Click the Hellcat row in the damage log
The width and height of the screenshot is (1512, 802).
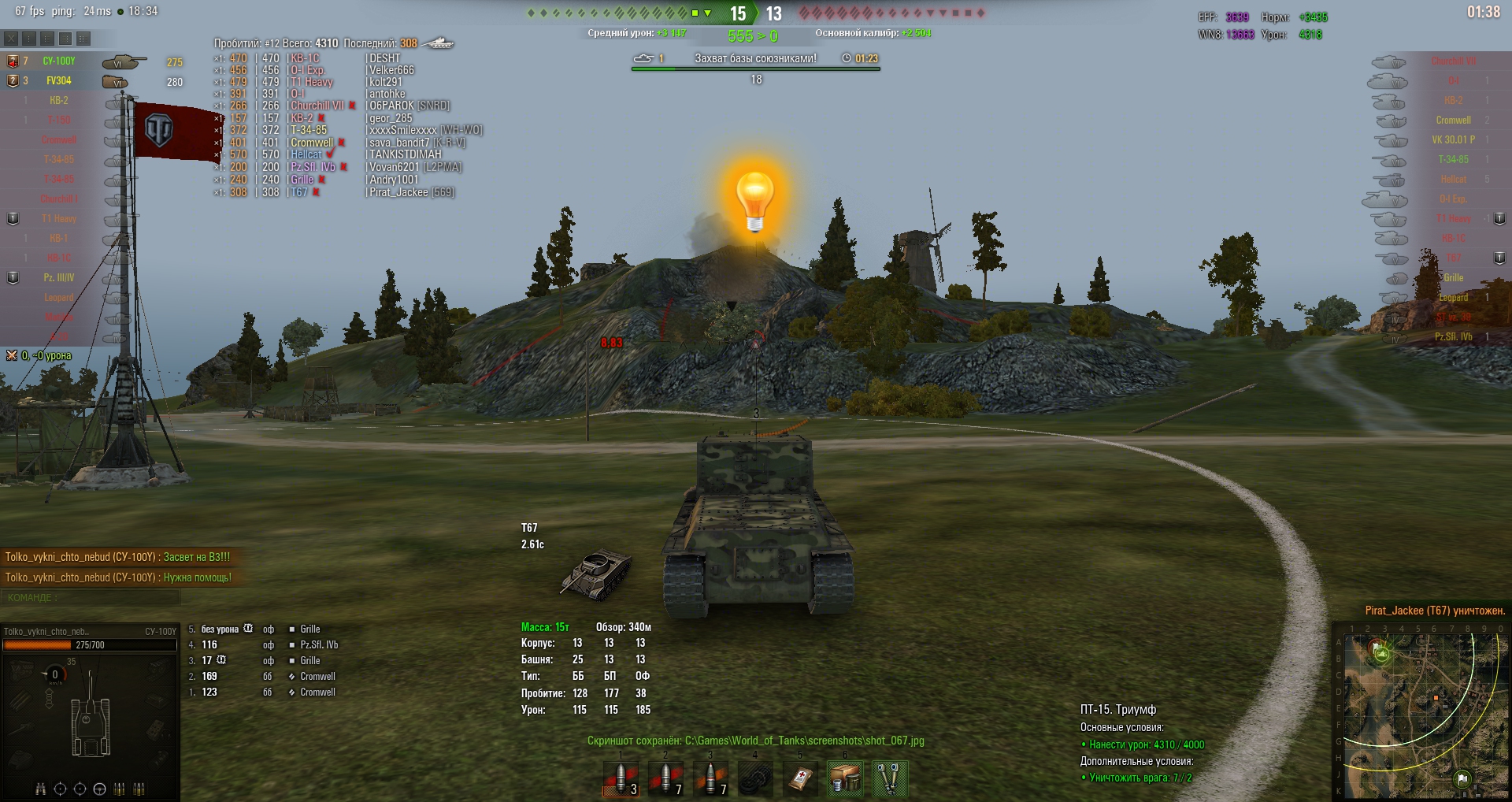[307, 154]
